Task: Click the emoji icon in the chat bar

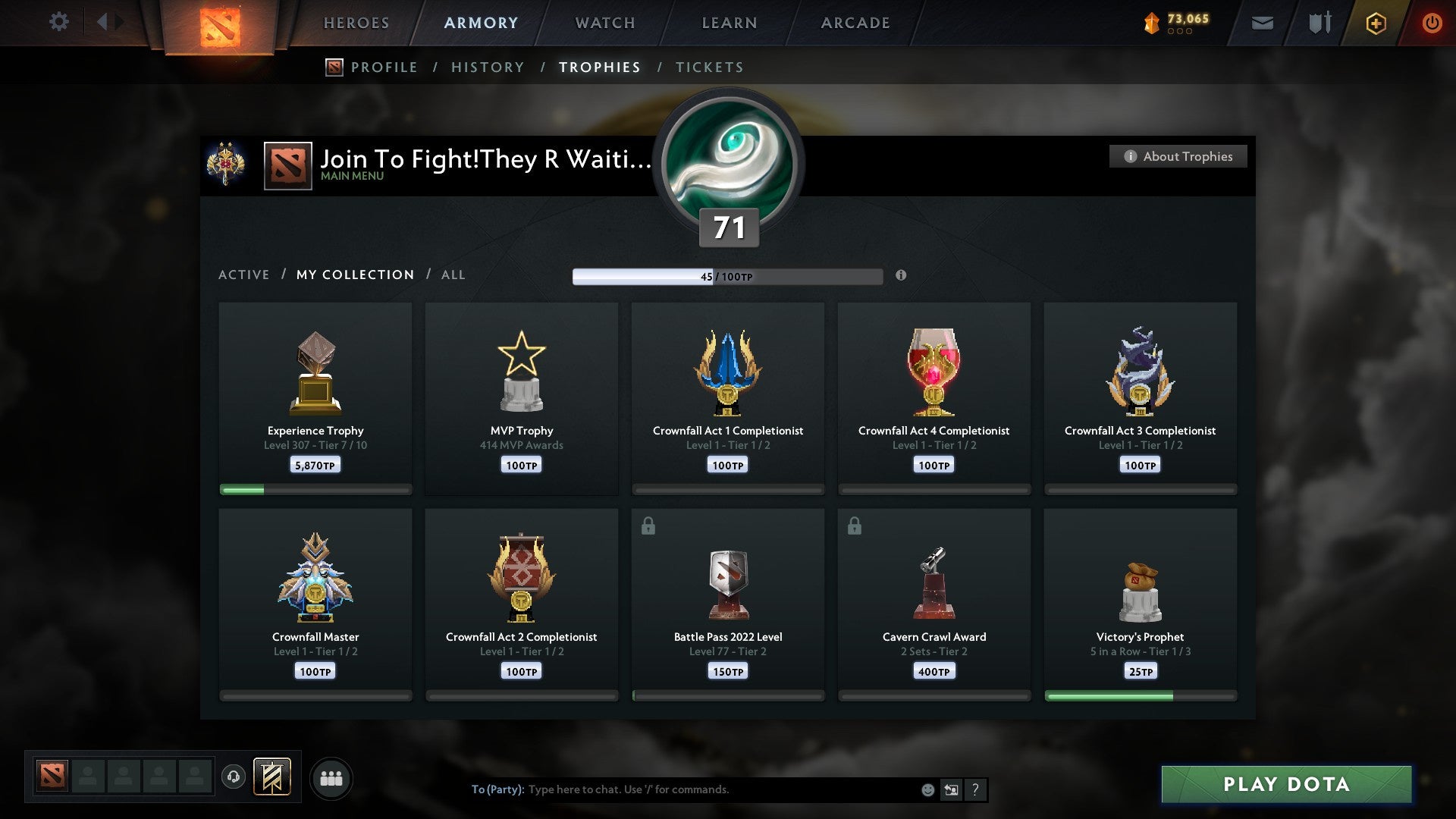Action: pos(927,789)
